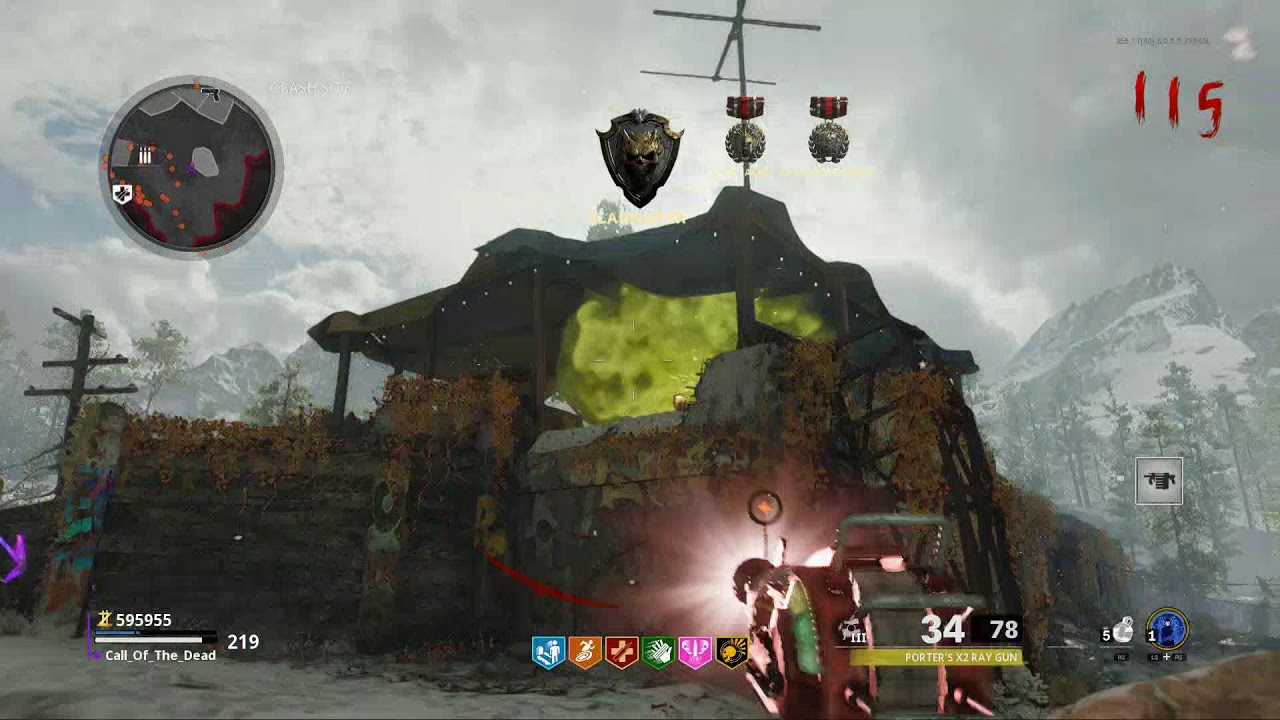Select the yellow skull Death Perception perk

point(731,653)
